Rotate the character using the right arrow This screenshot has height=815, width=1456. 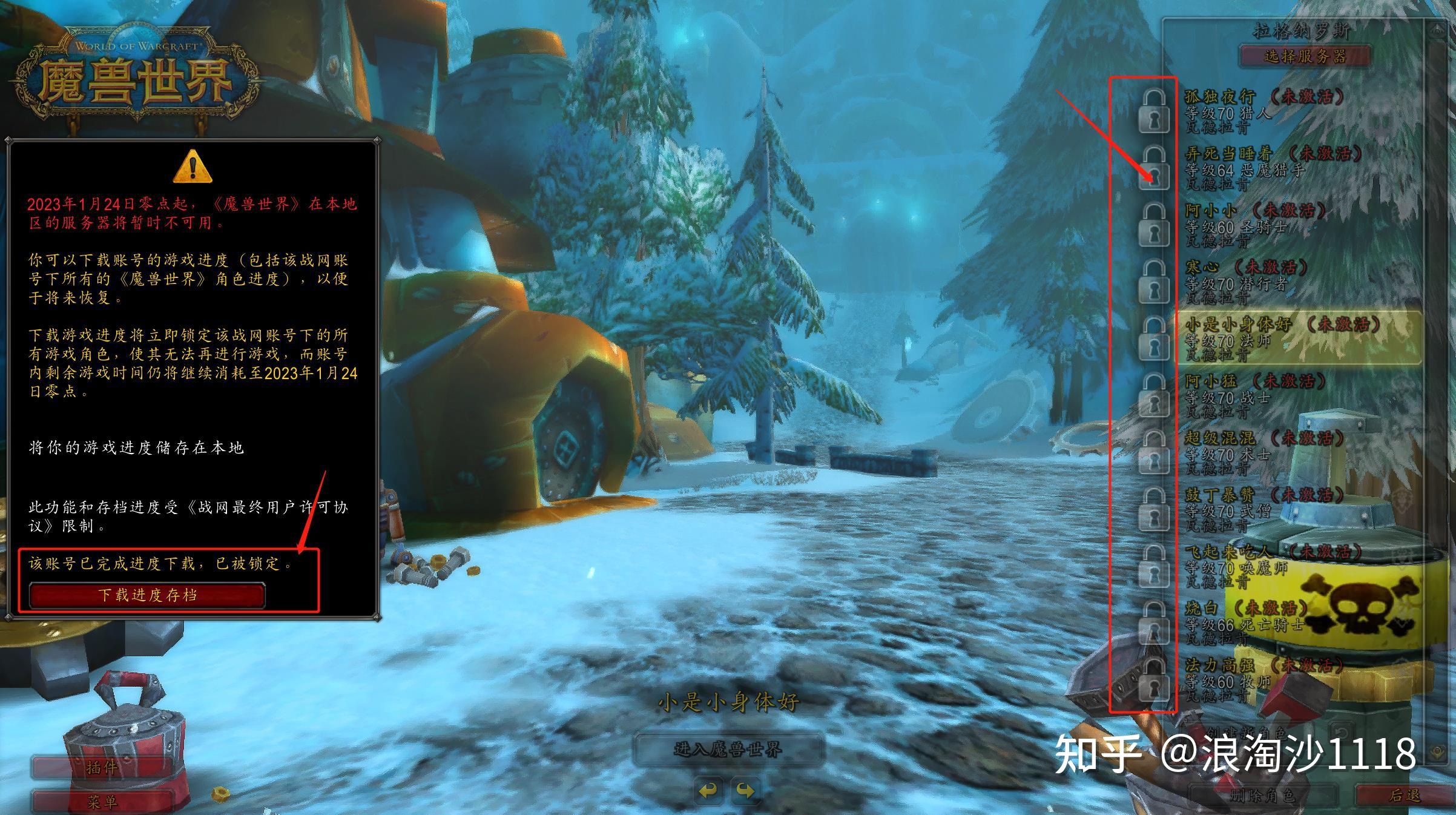coord(745,790)
